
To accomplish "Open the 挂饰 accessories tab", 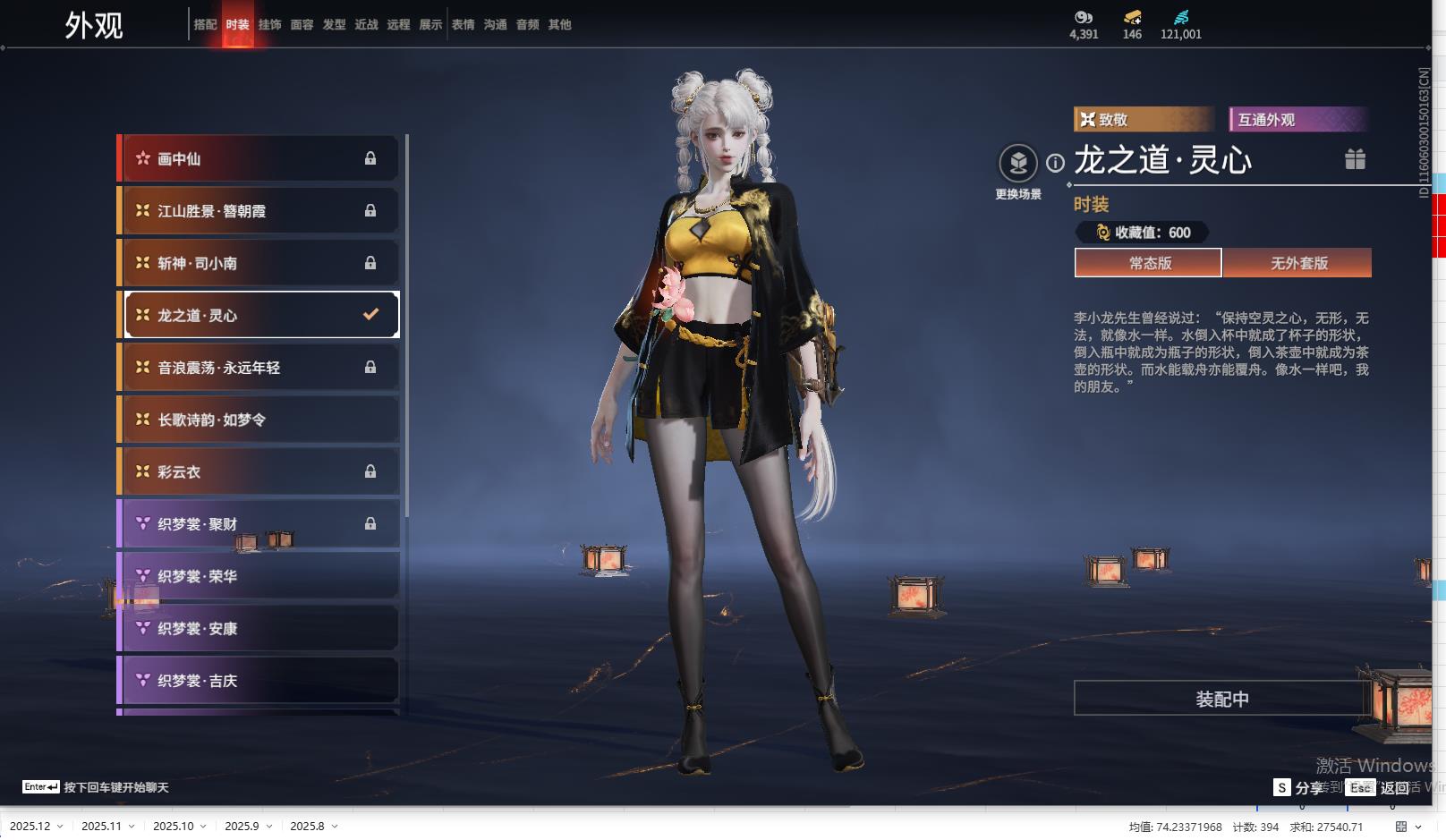I will (x=269, y=25).
